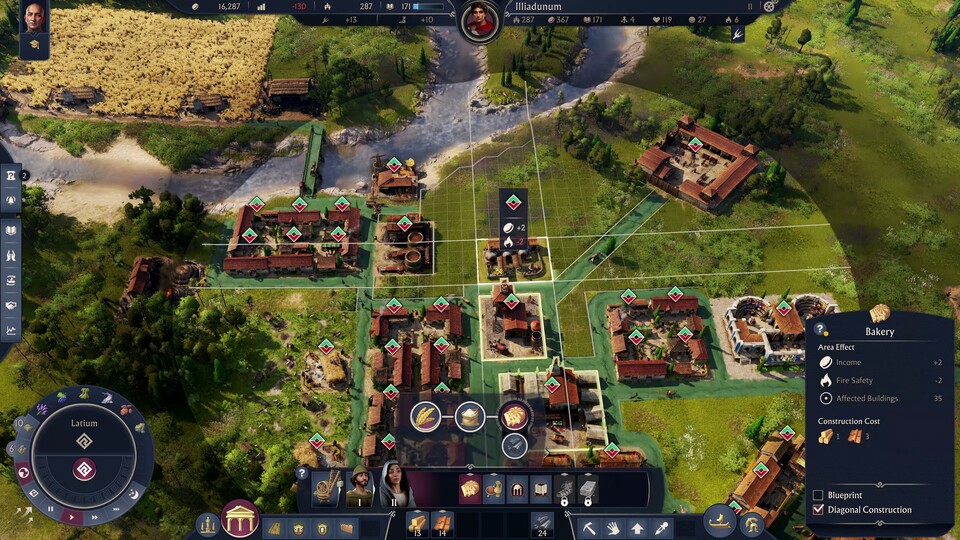Select the bread bakery building in build bar
This screenshot has height=540, width=960.
(x=469, y=489)
